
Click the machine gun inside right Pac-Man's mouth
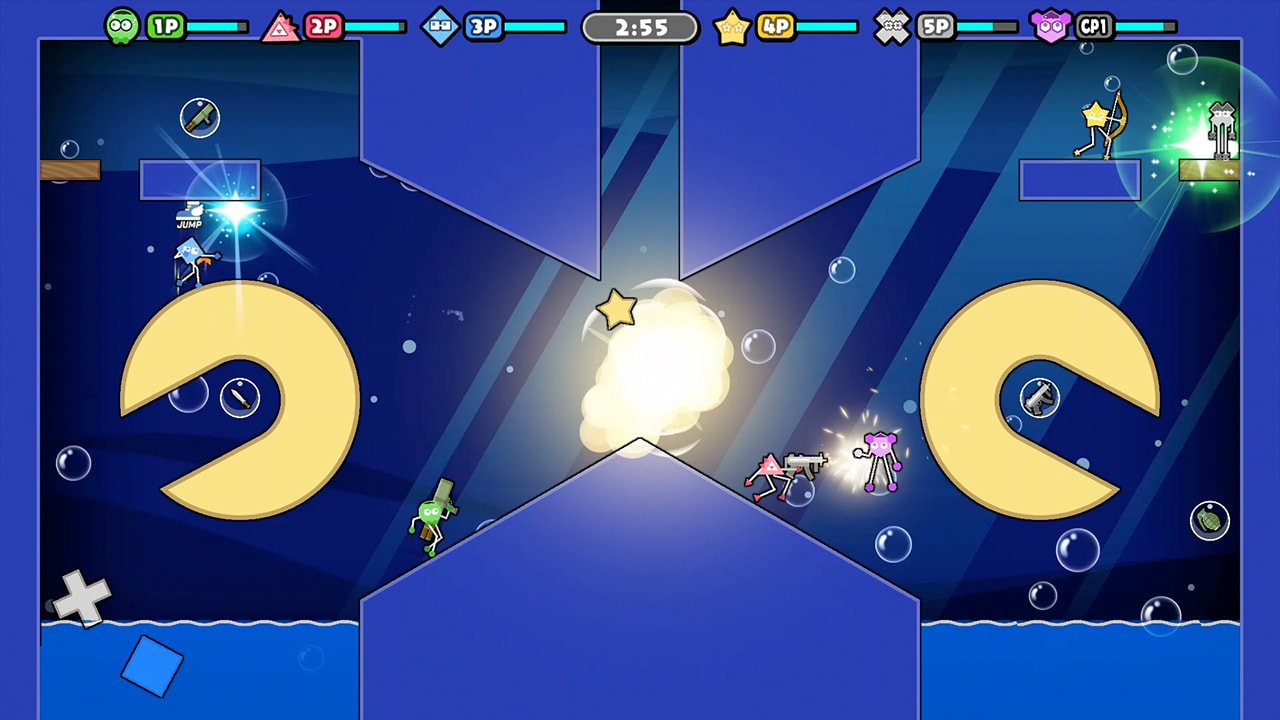click(x=1040, y=396)
